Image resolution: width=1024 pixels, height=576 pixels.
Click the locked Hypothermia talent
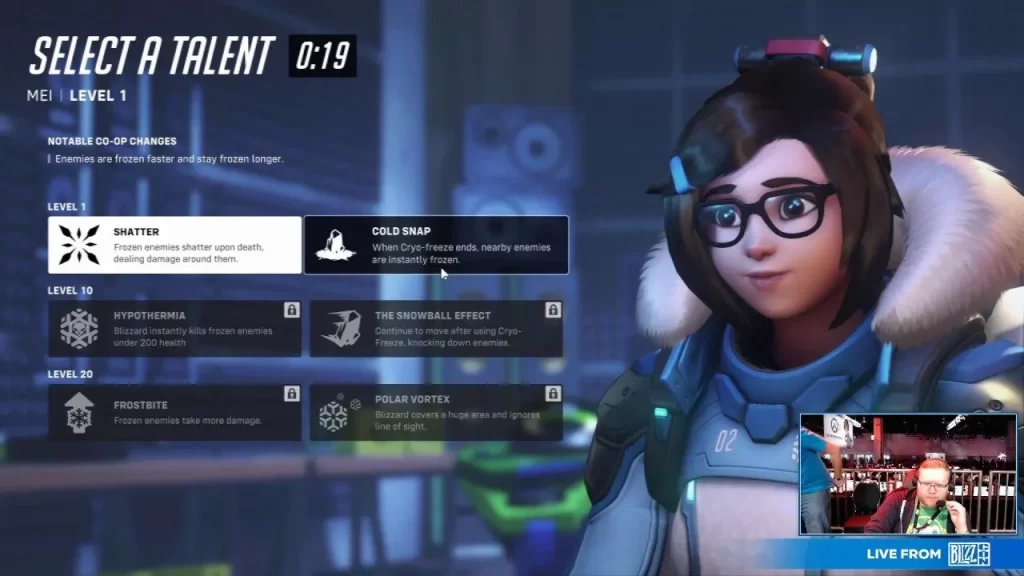(x=175, y=328)
